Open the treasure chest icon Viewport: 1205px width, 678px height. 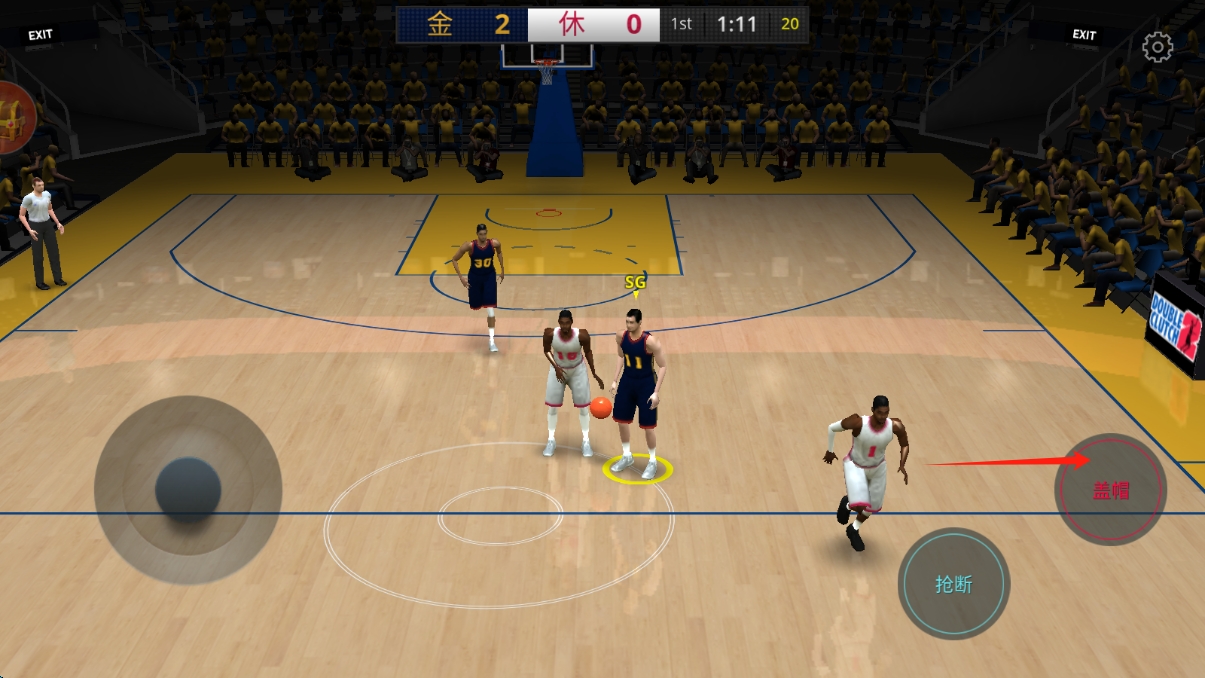coord(14,116)
